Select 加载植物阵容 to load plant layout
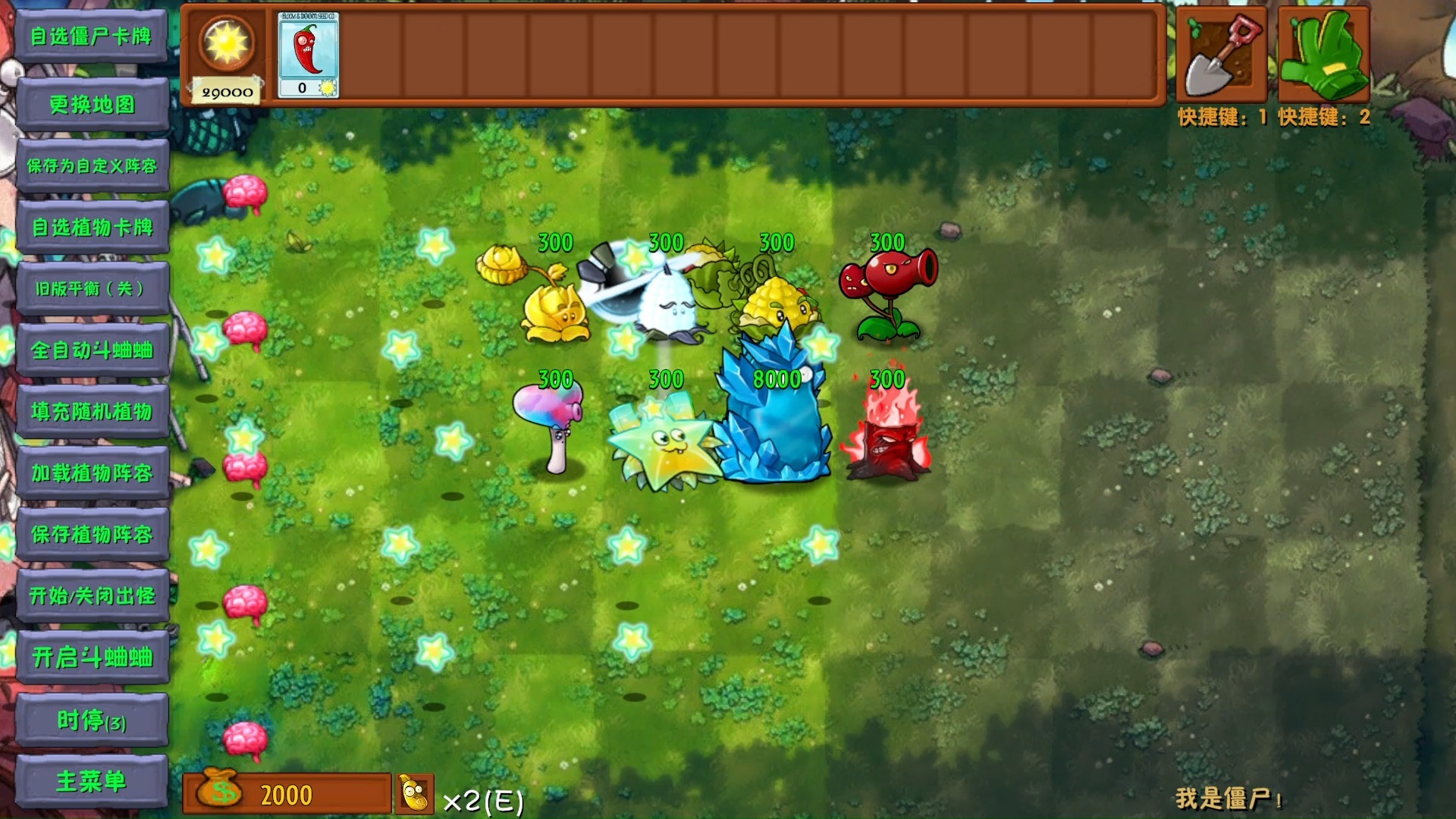Image resolution: width=1456 pixels, height=819 pixels. (93, 473)
